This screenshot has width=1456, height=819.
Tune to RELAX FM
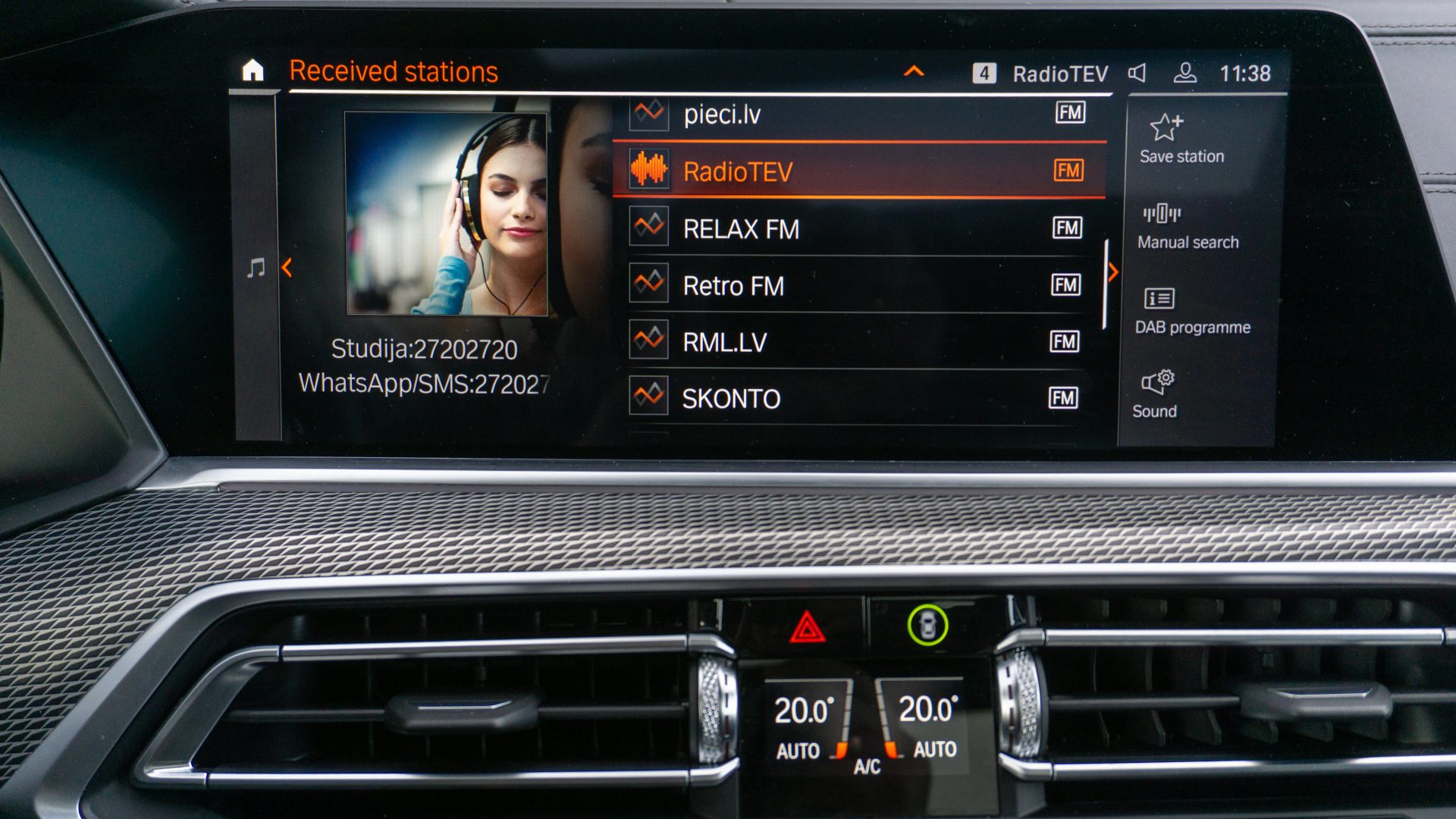point(858,228)
